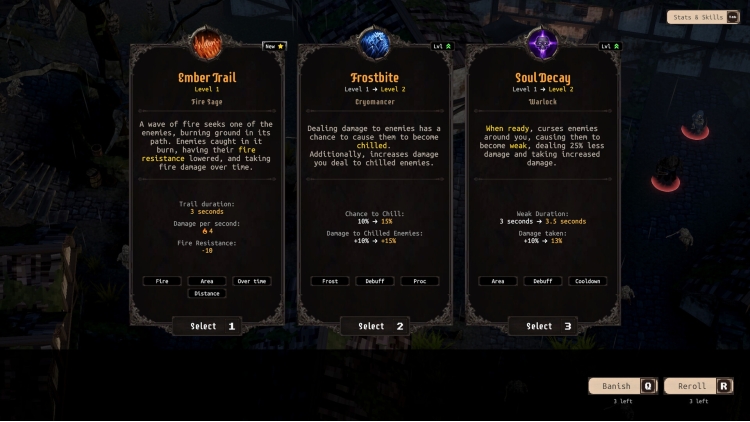Image resolution: width=750 pixels, height=422 pixels.
Task: Click the Fire tag on Ember Trail
Action: point(161,281)
